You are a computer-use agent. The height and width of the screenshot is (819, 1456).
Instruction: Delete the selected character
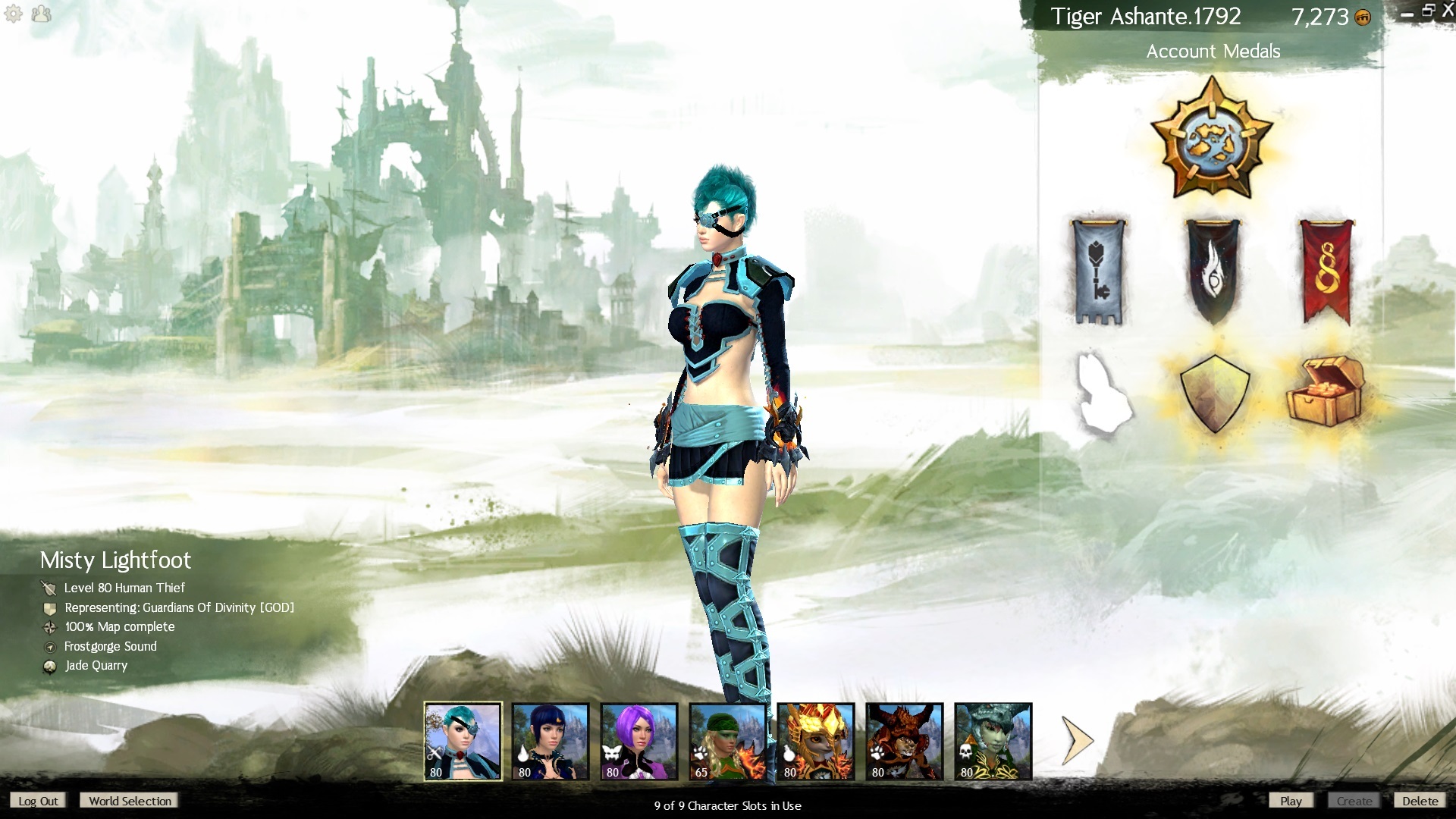pyautogui.click(x=1420, y=801)
